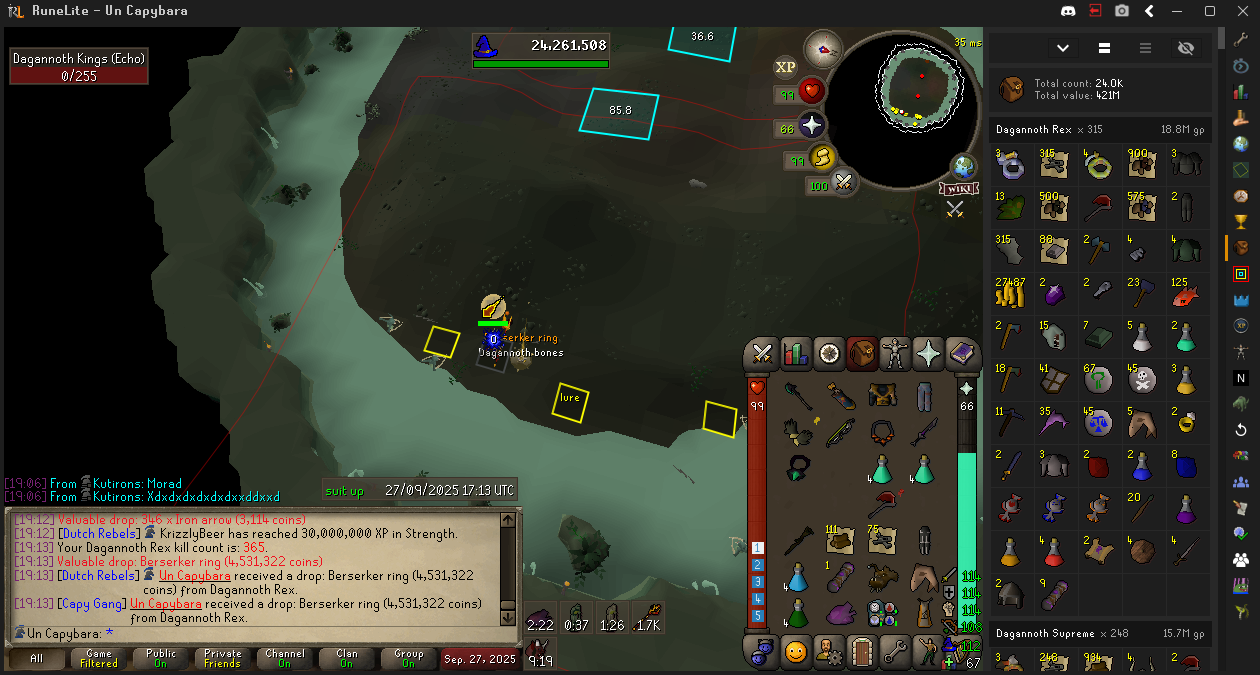The image size is (1260, 675).
Task: Open the Spellbook tab
Action: (x=961, y=353)
